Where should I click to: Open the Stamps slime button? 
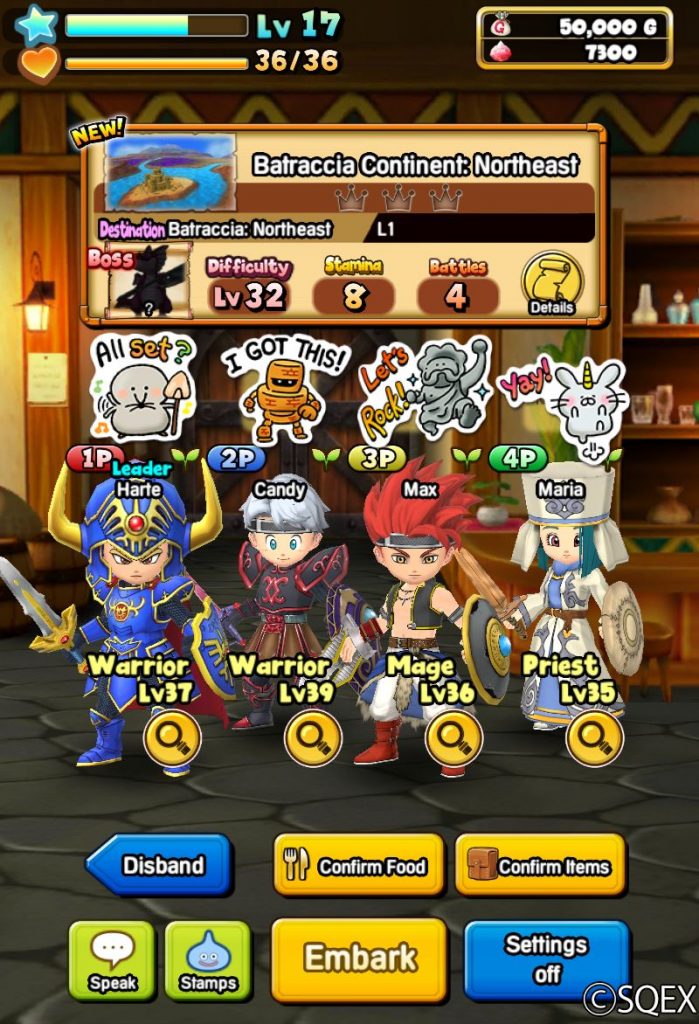[207, 959]
